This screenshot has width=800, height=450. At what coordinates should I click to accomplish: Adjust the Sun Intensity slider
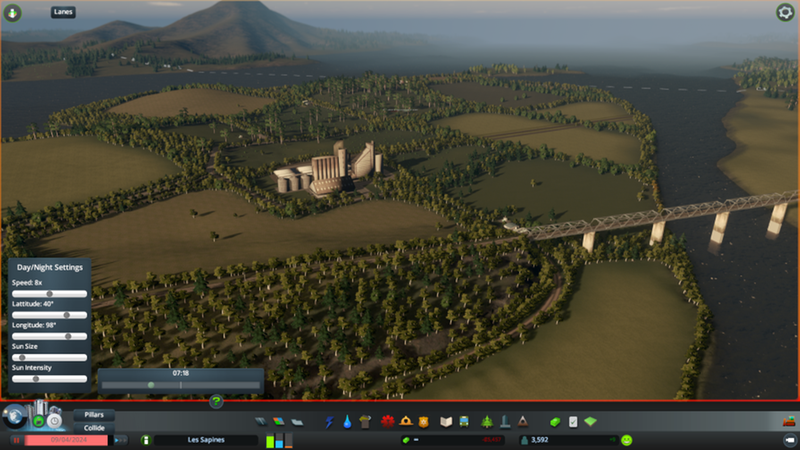coord(36,379)
